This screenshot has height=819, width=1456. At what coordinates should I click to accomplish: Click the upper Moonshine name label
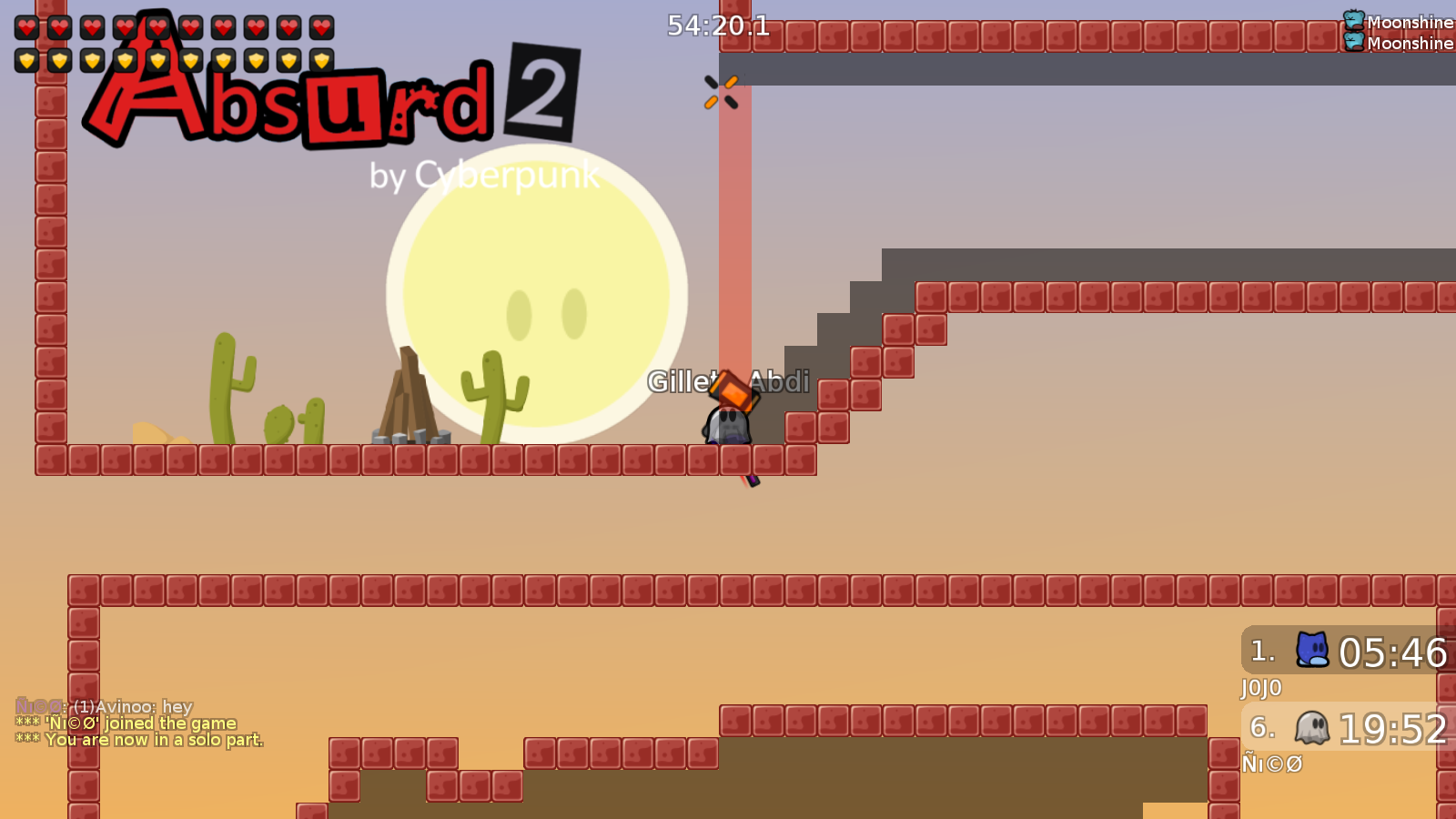1409,21
